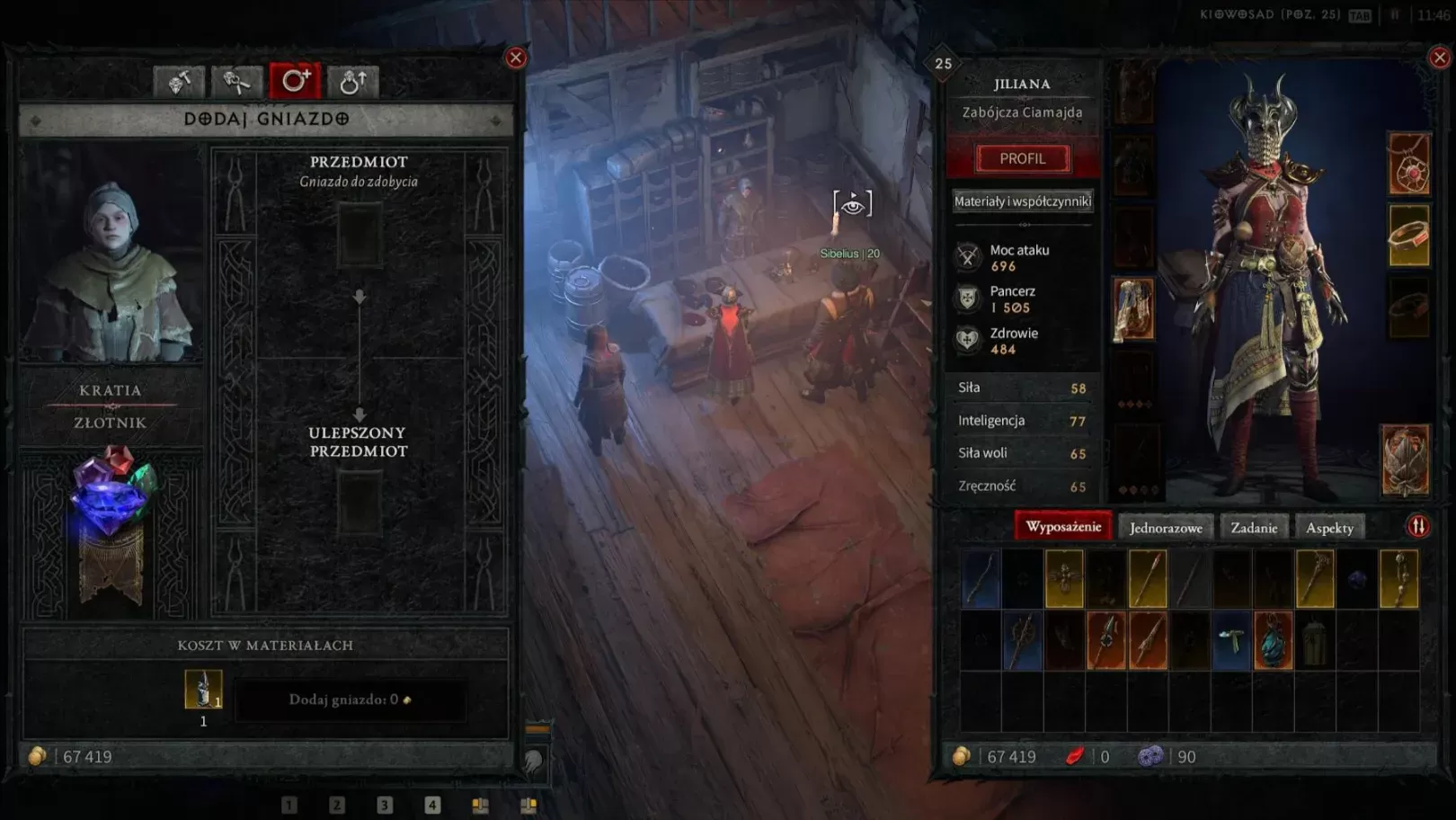The height and width of the screenshot is (820, 1456).
Task: Select the equipped gold ring slot
Action: pyautogui.click(x=1408, y=236)
